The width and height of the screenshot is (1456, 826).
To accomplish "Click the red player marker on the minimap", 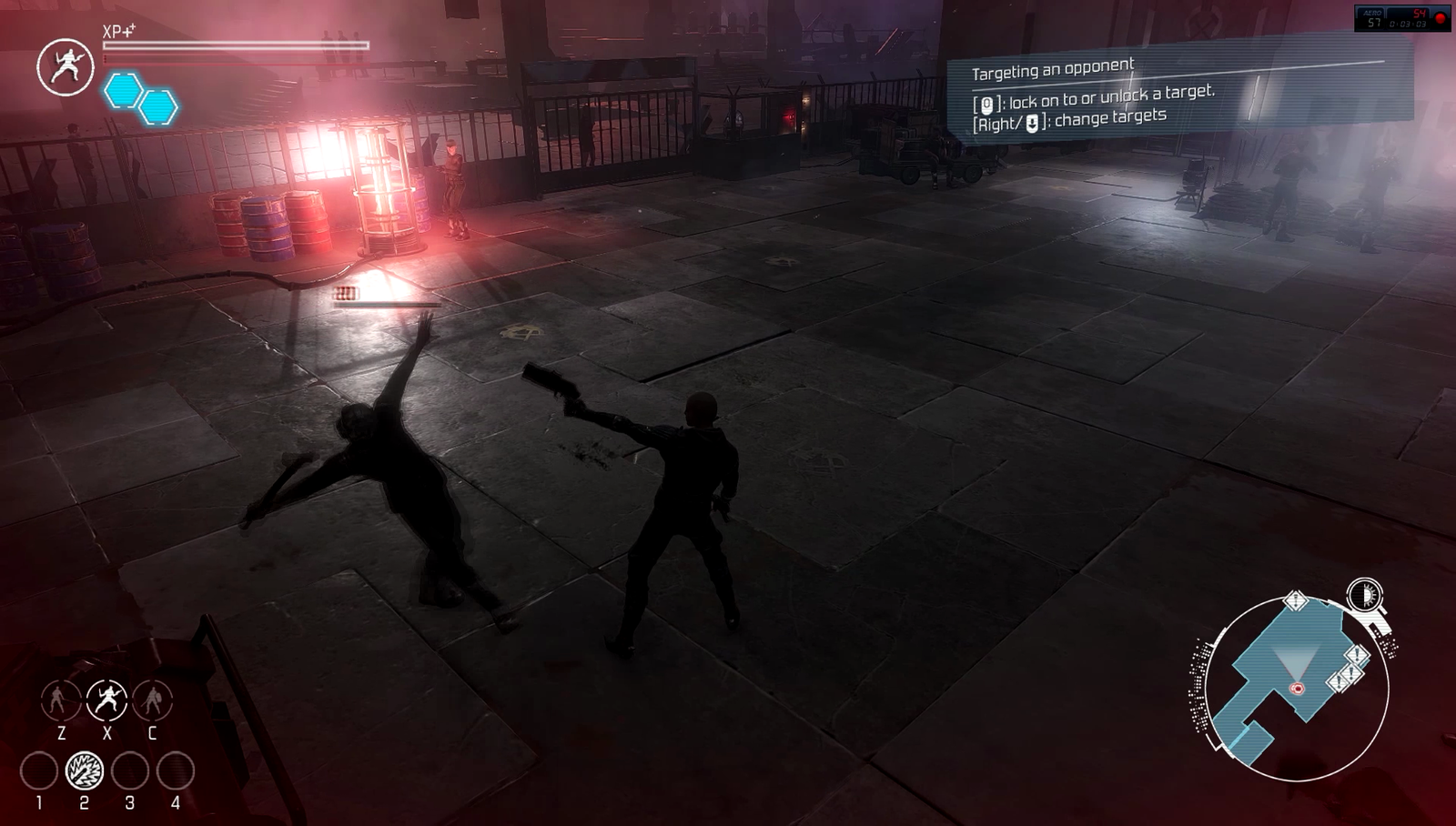I will (1298, 689).
